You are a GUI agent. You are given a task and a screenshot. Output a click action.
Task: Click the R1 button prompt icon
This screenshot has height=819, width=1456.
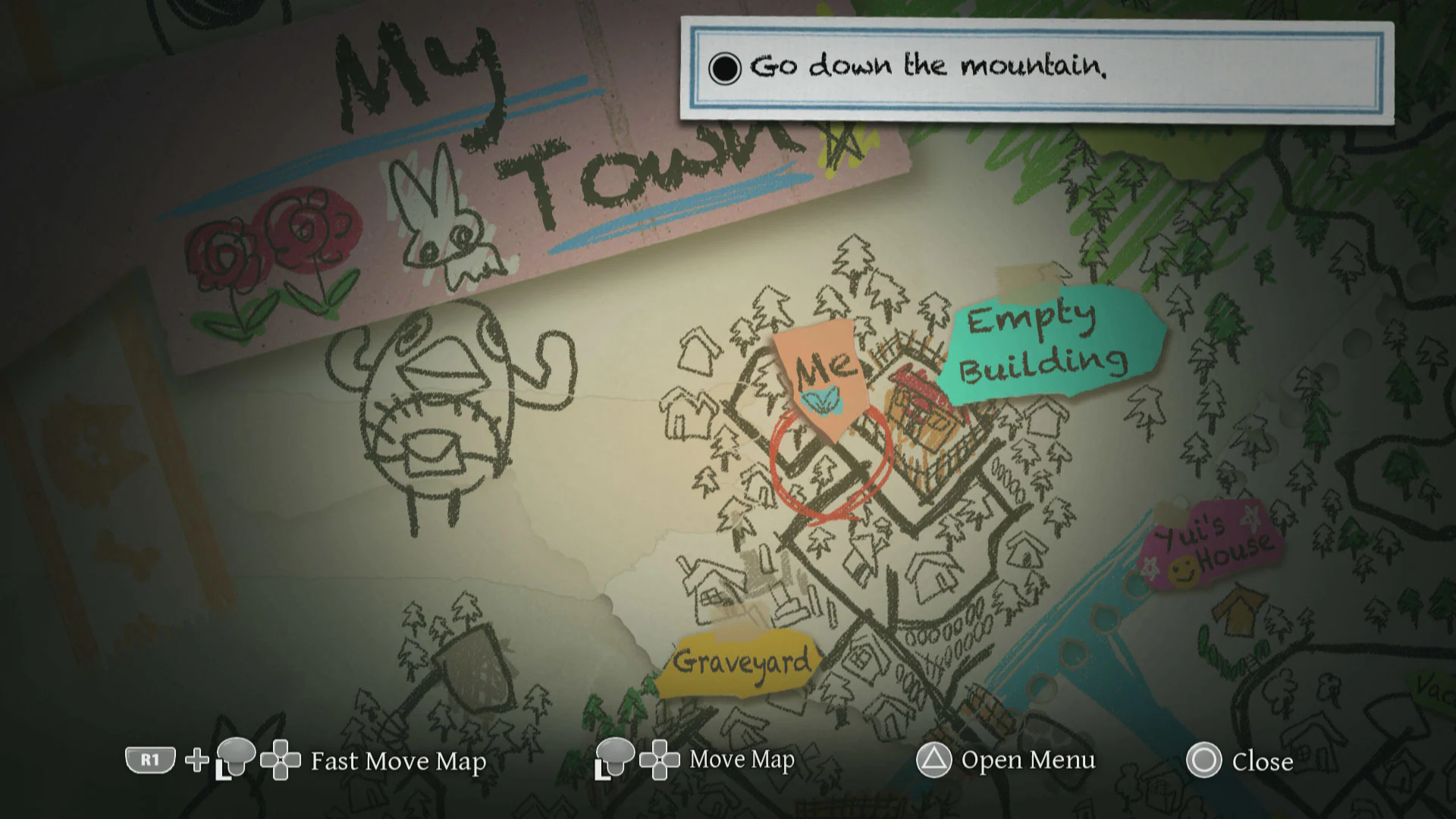[150, 761]
